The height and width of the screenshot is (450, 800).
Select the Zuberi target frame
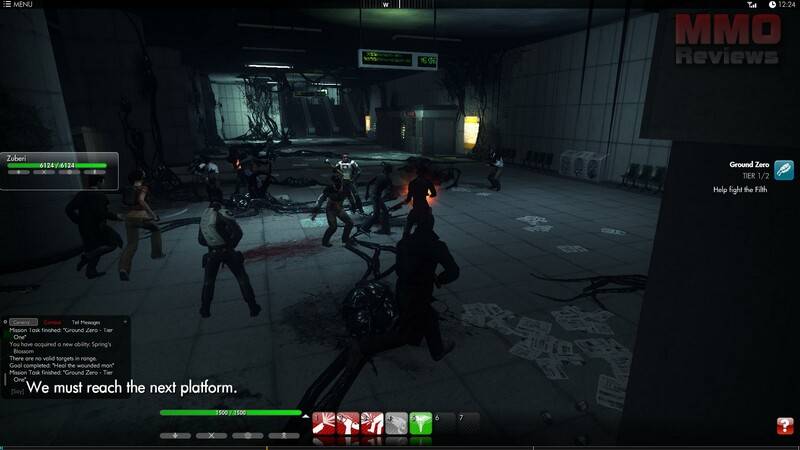click(60, 165)
